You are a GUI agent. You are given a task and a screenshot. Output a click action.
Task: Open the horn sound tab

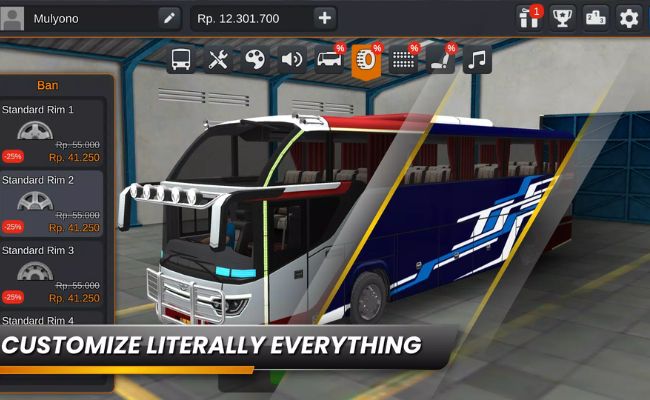coord(292,60)
